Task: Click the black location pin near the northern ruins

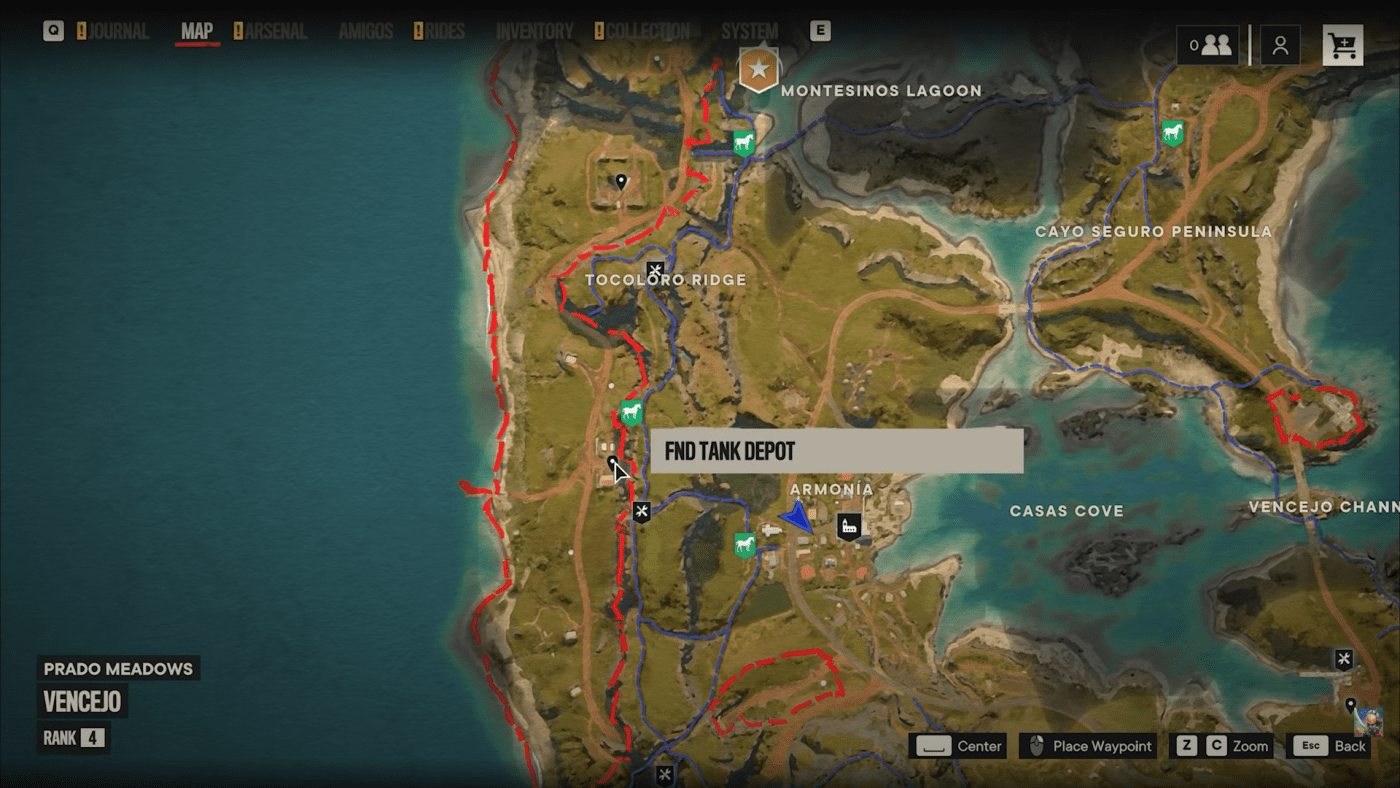Action: pyautogui.click(x=621, y=180)
